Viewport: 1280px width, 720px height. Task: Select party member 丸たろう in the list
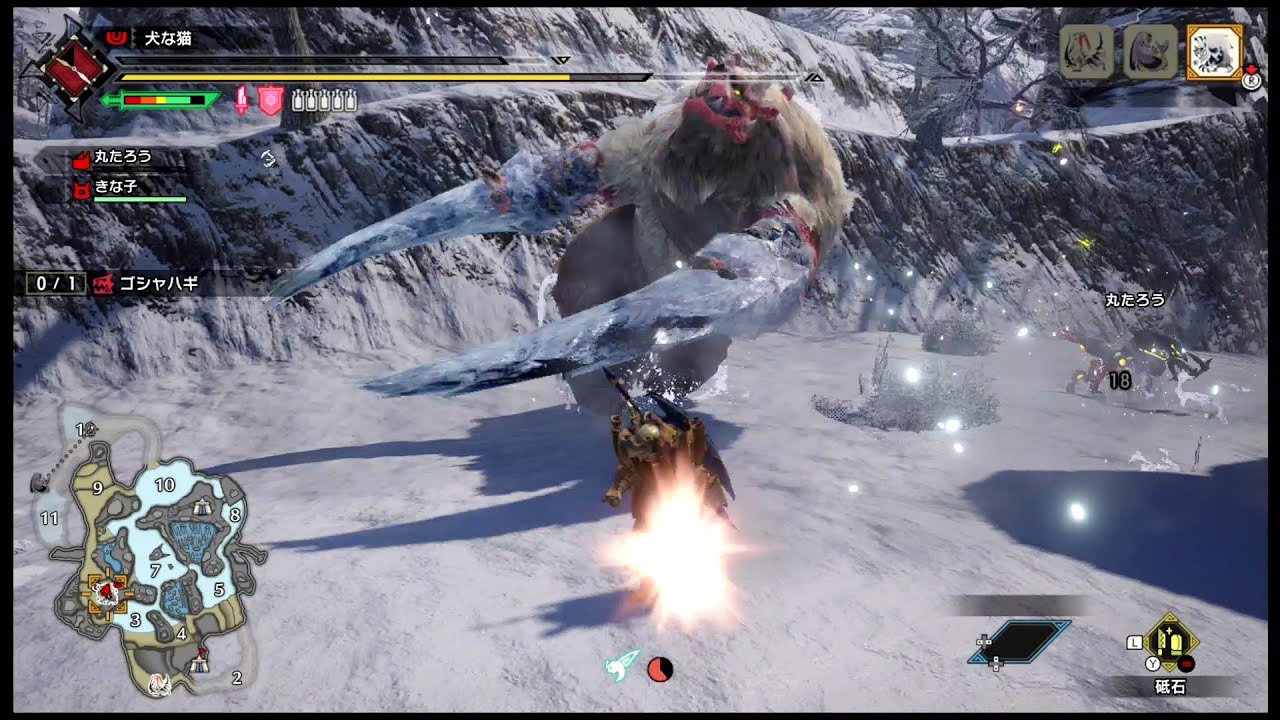click(x=122, y=157)
